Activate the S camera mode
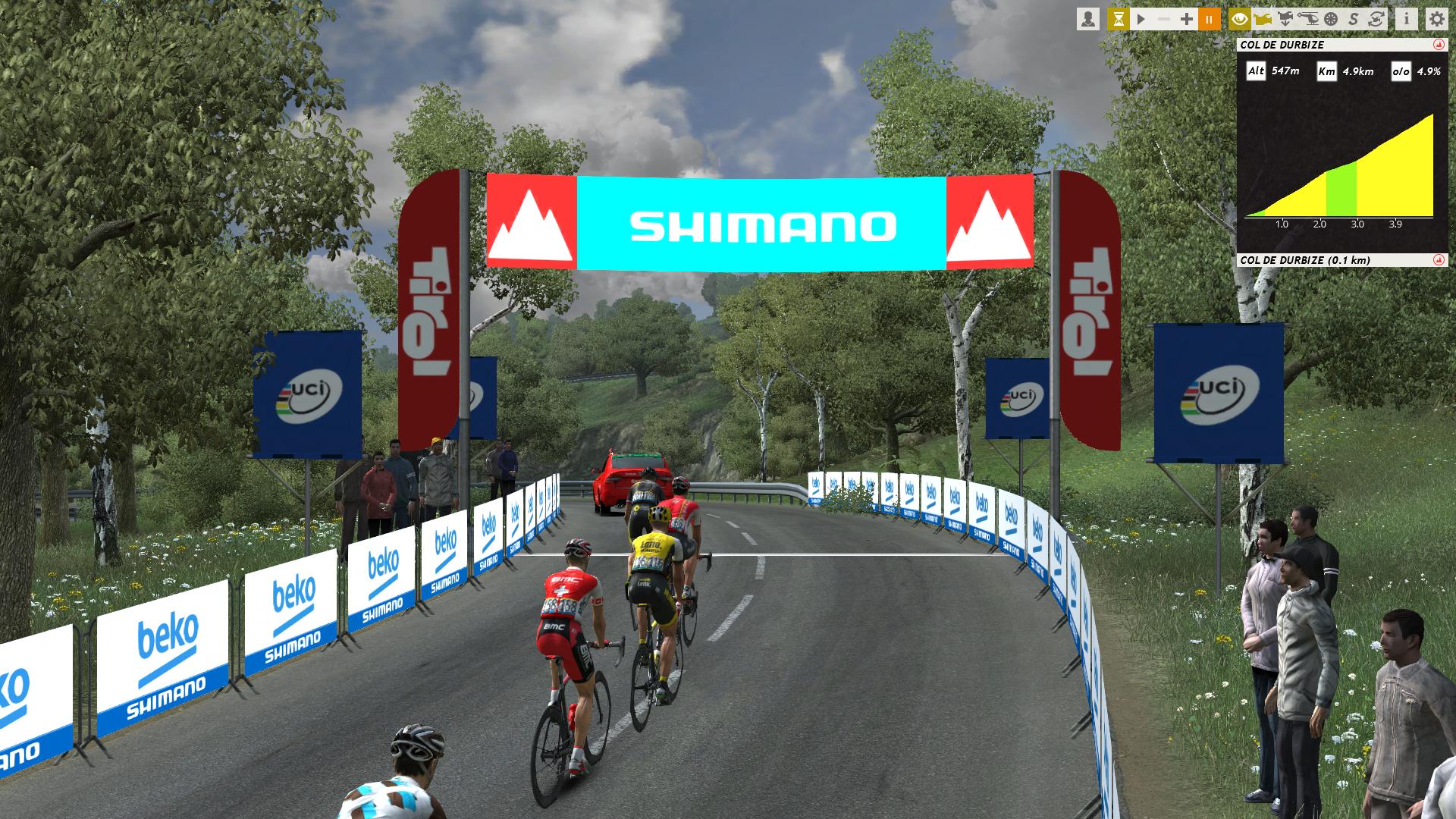Image resolution: width=1456 pixels, height=819 pixels. (x=1354, y=19)
